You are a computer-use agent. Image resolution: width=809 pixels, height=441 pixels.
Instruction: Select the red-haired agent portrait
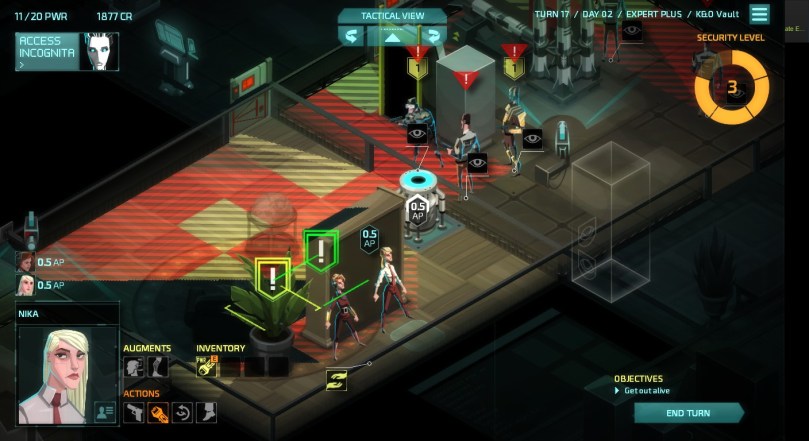(x=23, y=262)
